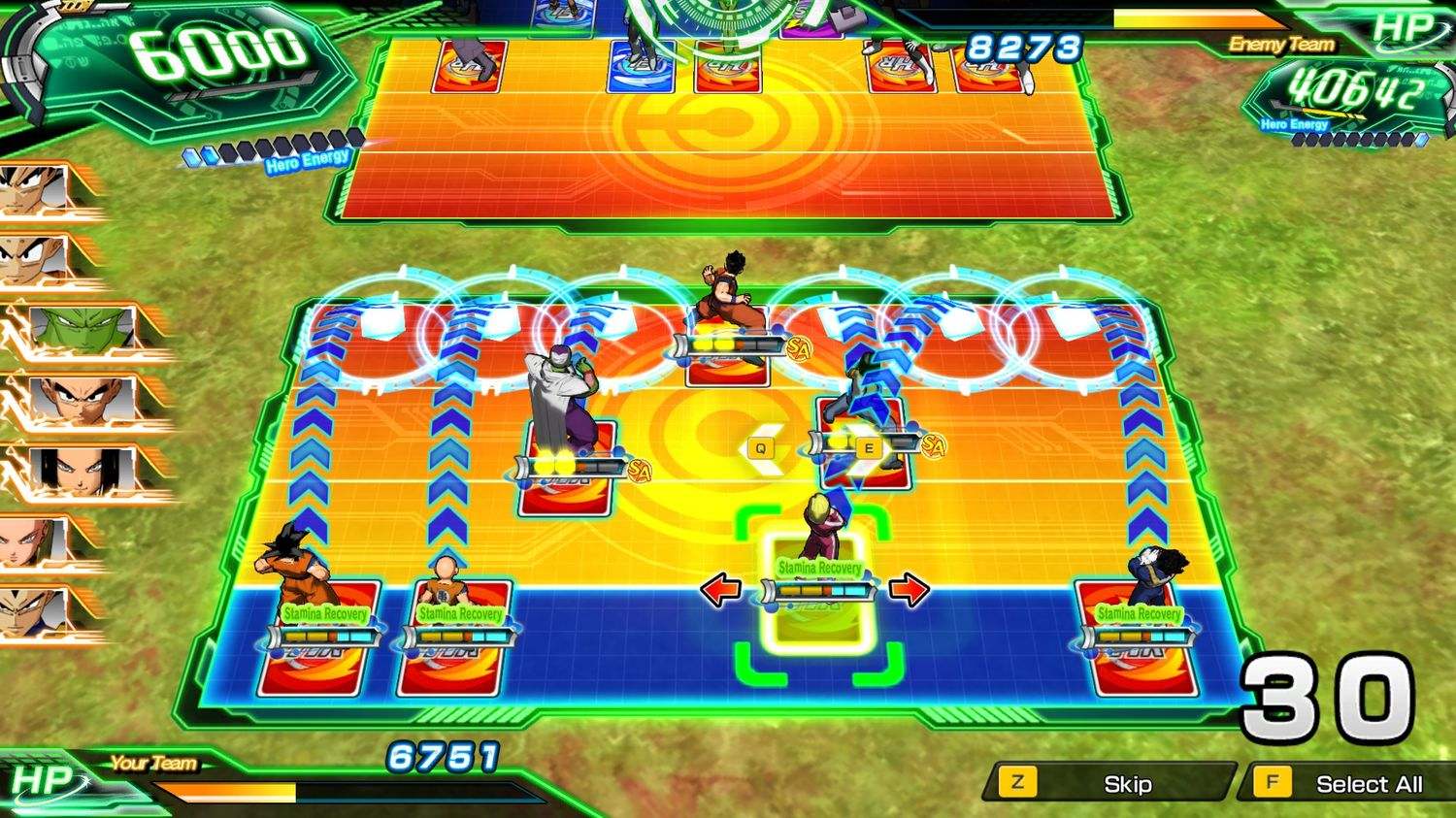Select the blonde fighter's highlighted card
Viewport: 1456px width, 818px height.
pos(818,602)
